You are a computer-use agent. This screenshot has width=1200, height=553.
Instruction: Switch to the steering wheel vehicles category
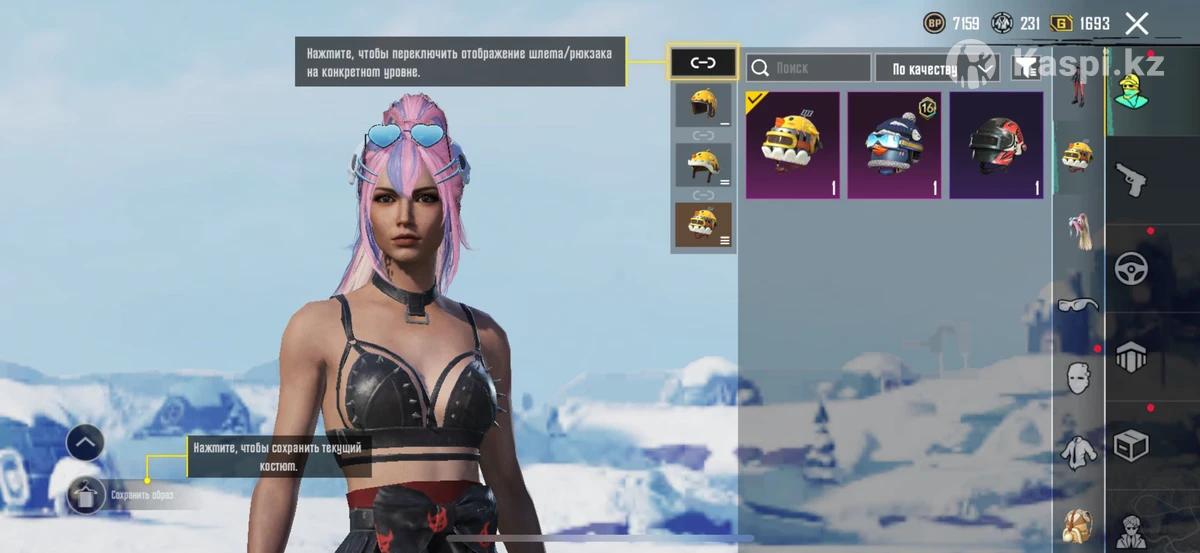(1131, 268)
